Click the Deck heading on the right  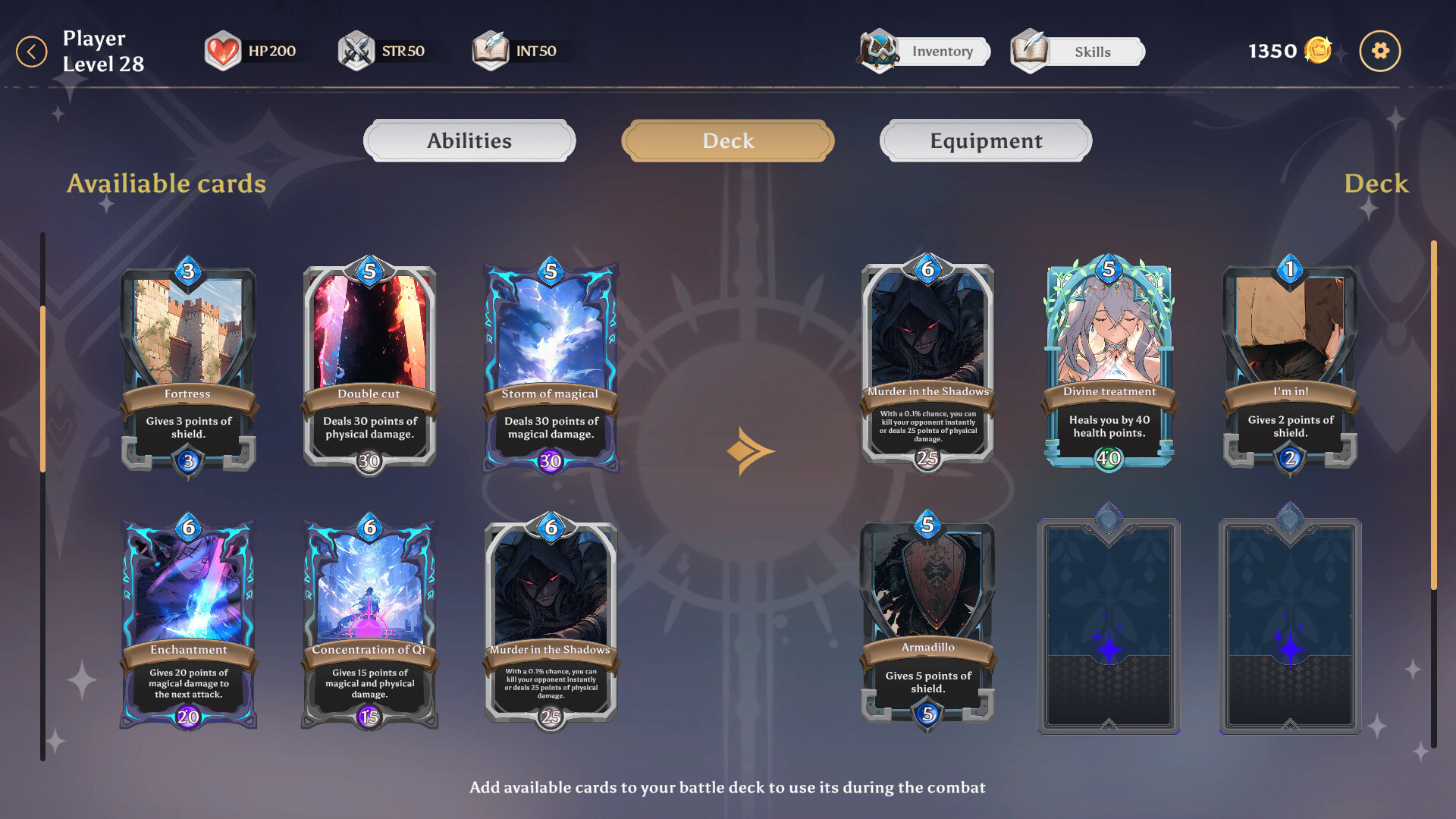pos(1376,184)
